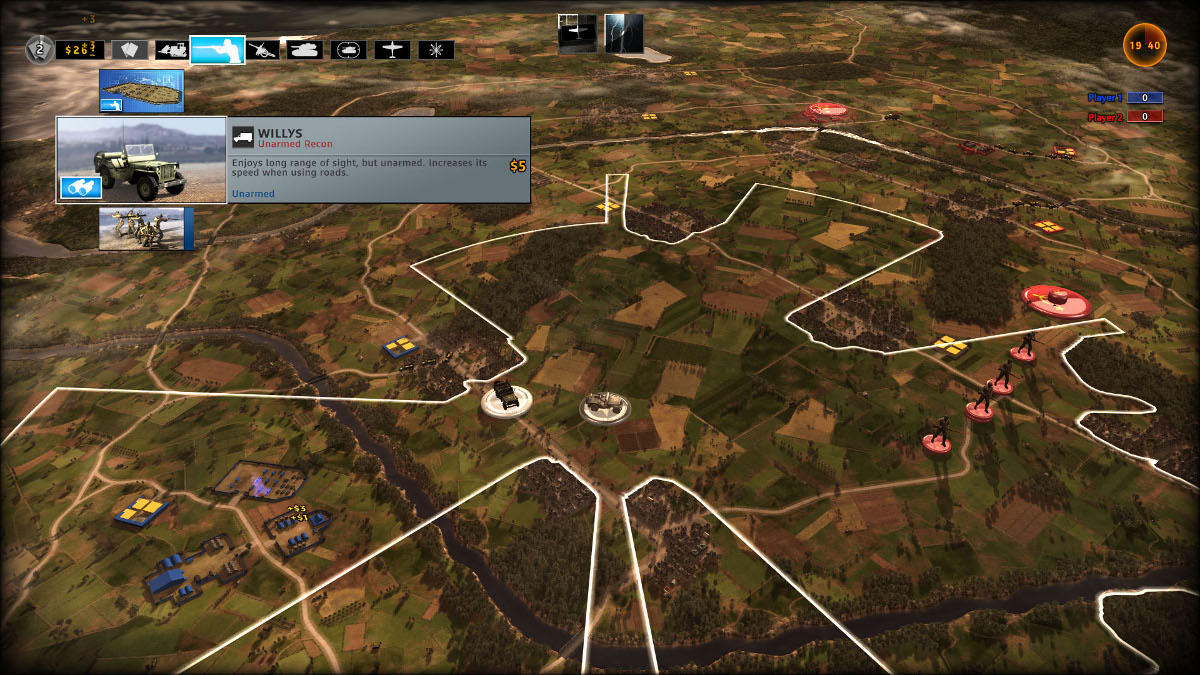Choose the blueprint terrain card above Willys
The height and width of the screenshot is (675, 1200).
141,91
